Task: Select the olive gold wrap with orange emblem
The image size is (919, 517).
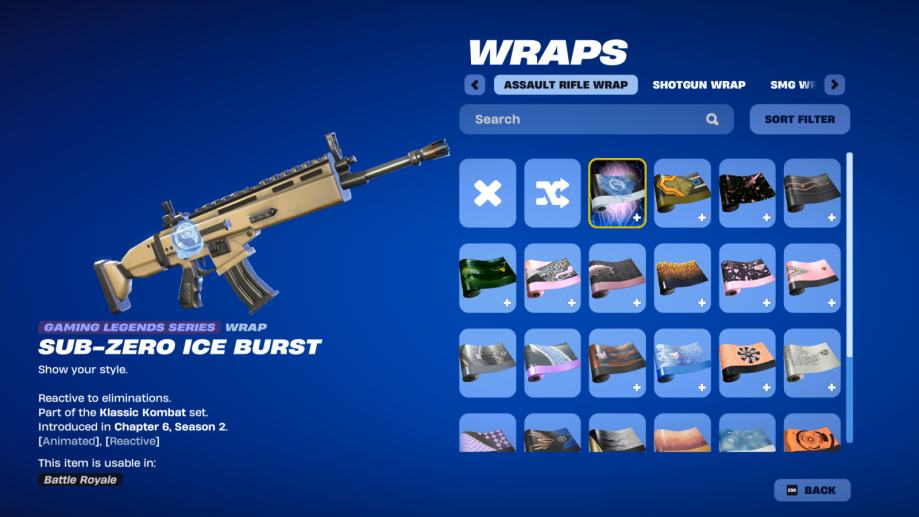Action: click(682, 193)
